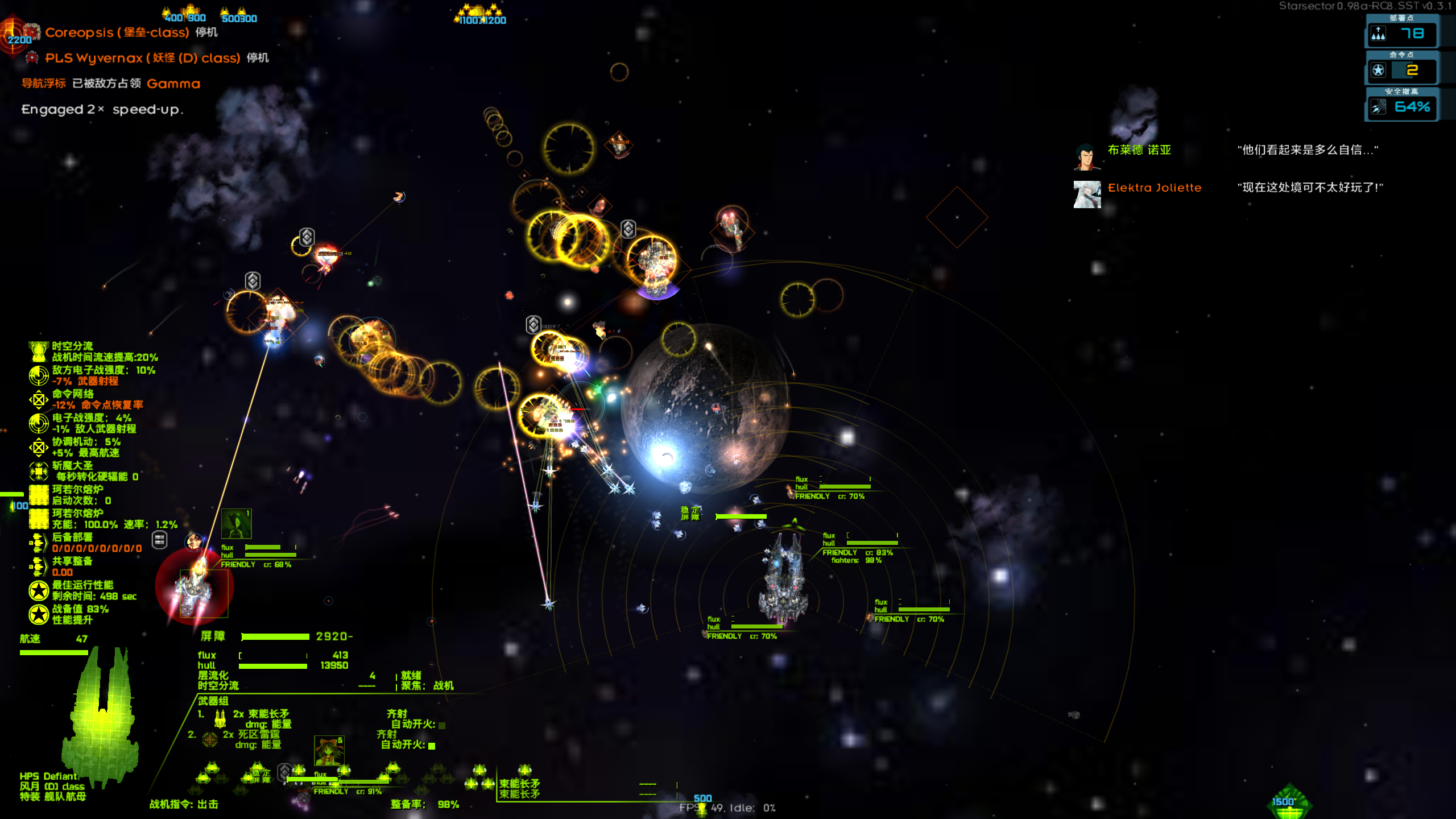Click the red-haired officer portrait by weapon groups
1456x819 pixels.
pos(329,751)
